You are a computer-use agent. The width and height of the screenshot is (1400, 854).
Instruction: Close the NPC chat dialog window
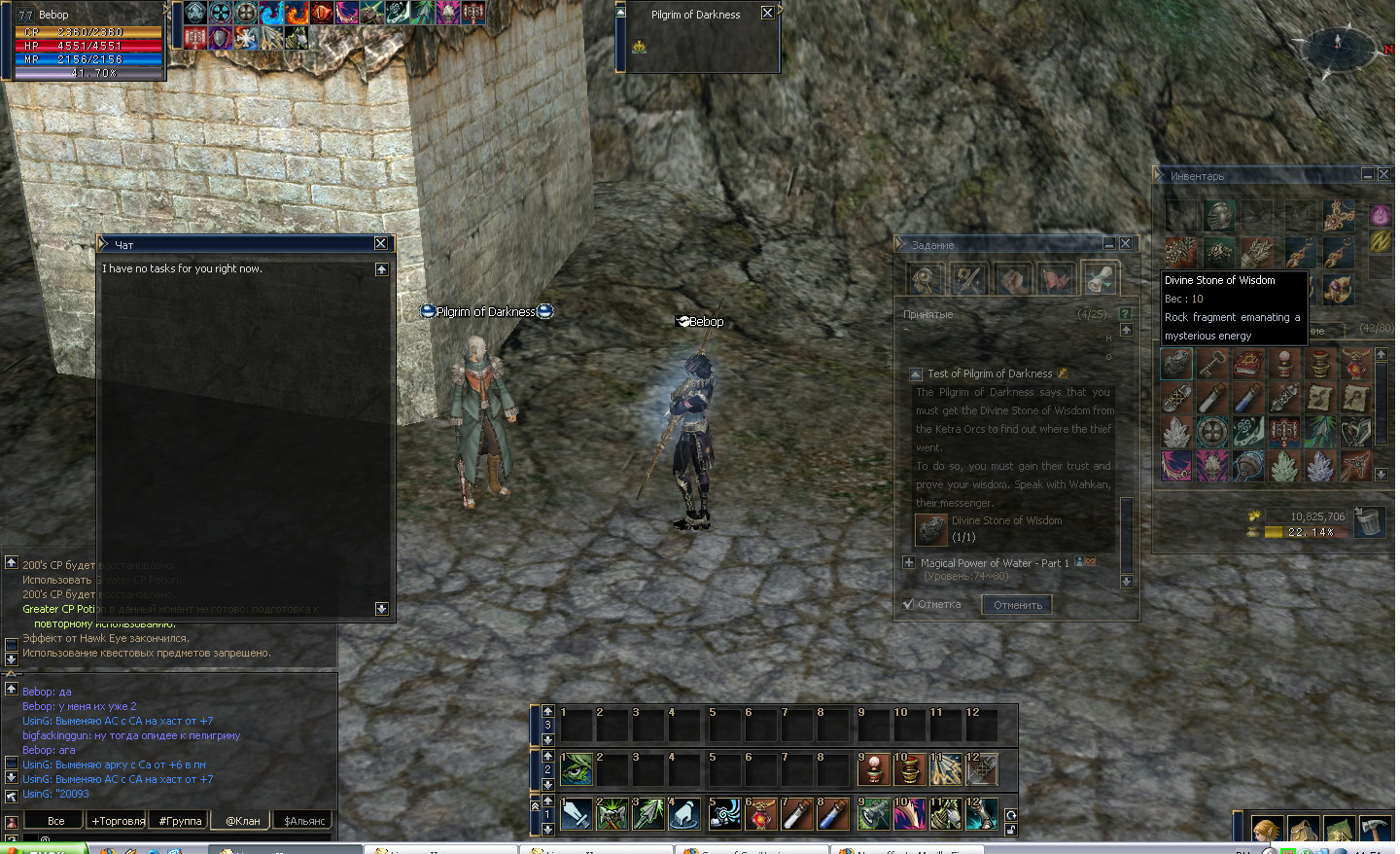point(381,243)
